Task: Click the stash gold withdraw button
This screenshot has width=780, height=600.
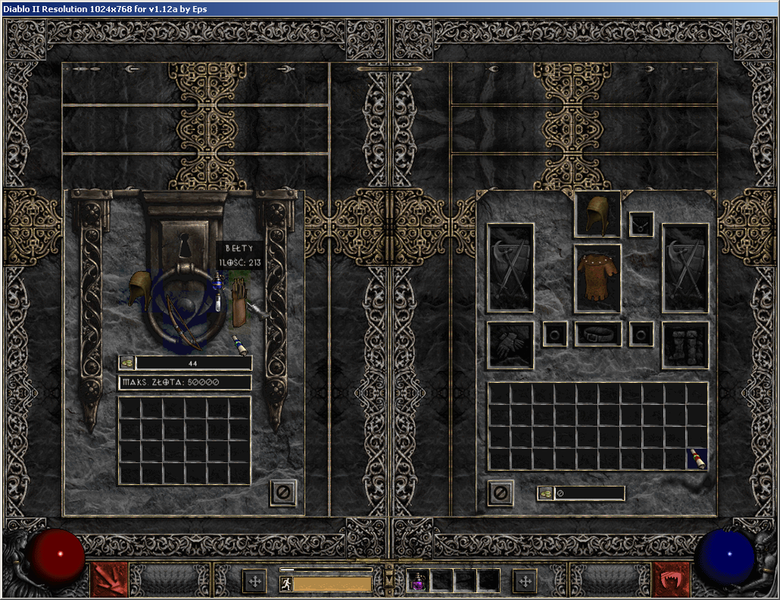Action: pos(126,363)
